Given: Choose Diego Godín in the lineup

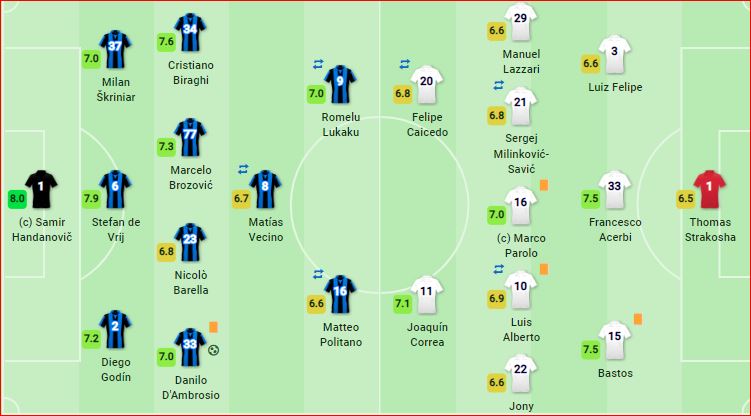Looking at the screenshot, I should click(115, 328).
